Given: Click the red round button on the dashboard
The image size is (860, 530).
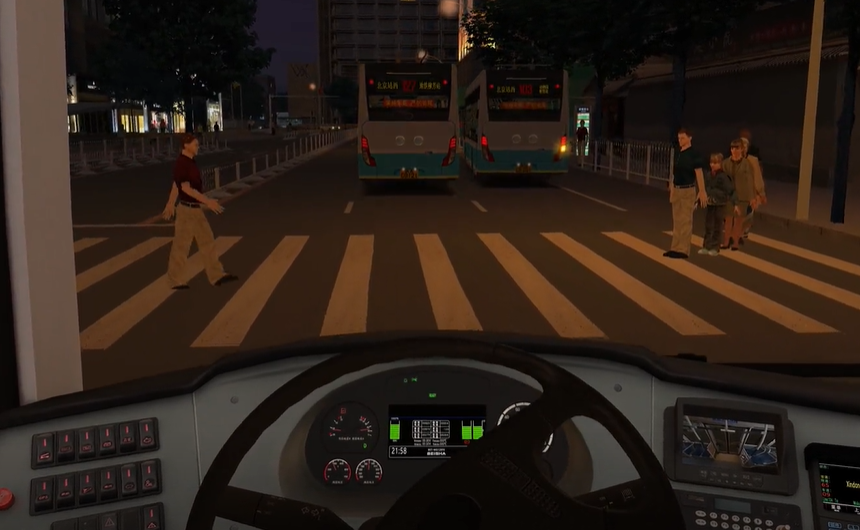Looking at the screenshot, I should point(5,497).
